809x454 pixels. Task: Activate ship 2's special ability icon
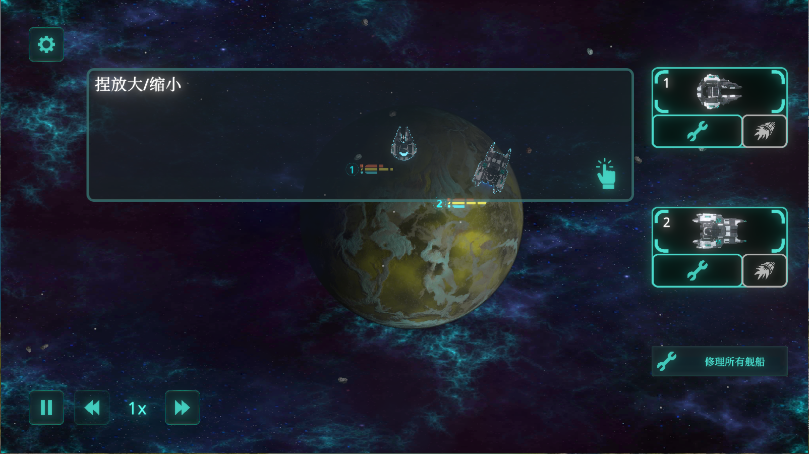(x=765, y=270)
